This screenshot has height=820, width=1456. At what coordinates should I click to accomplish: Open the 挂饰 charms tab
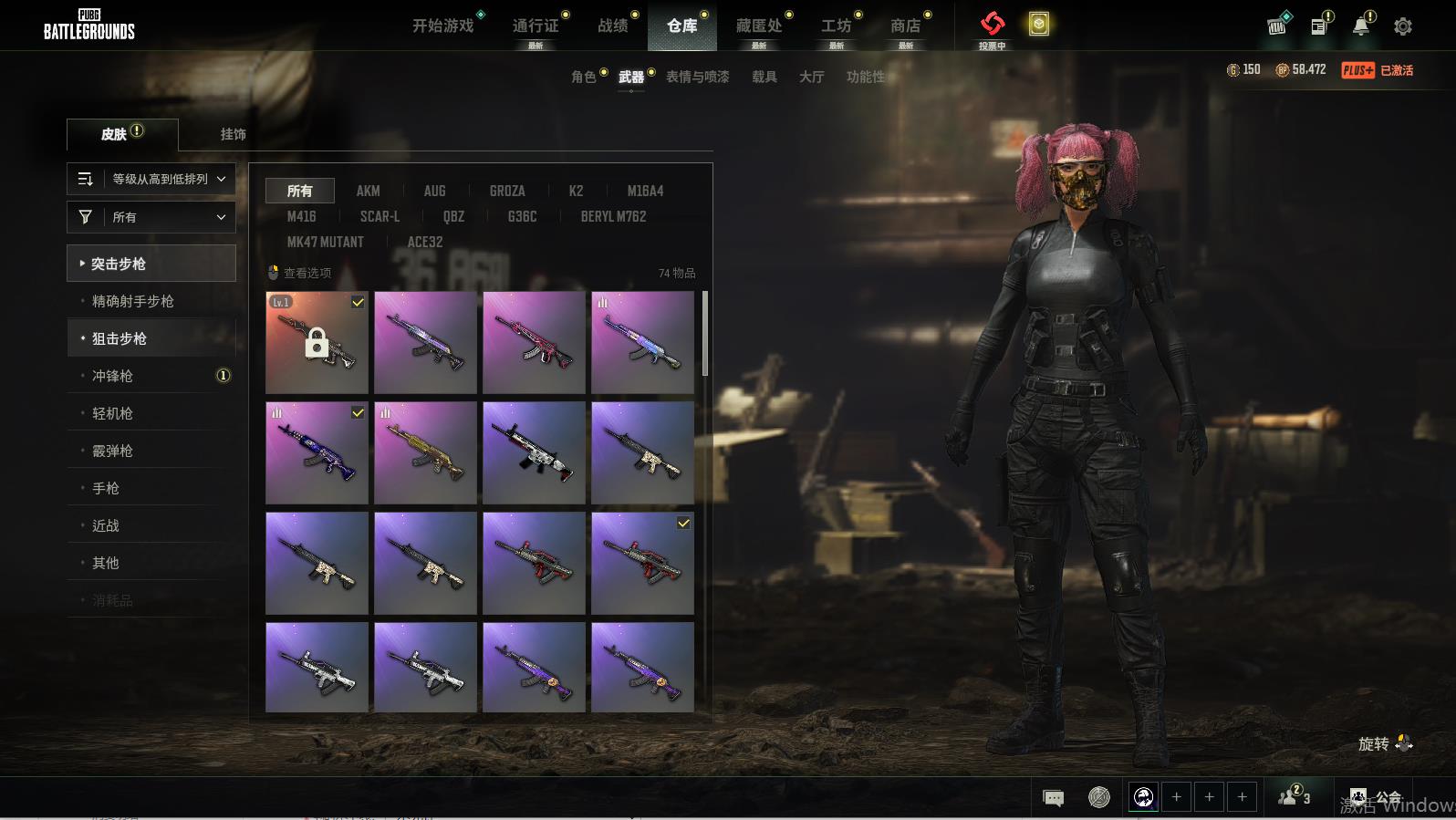tap(233, 134)
